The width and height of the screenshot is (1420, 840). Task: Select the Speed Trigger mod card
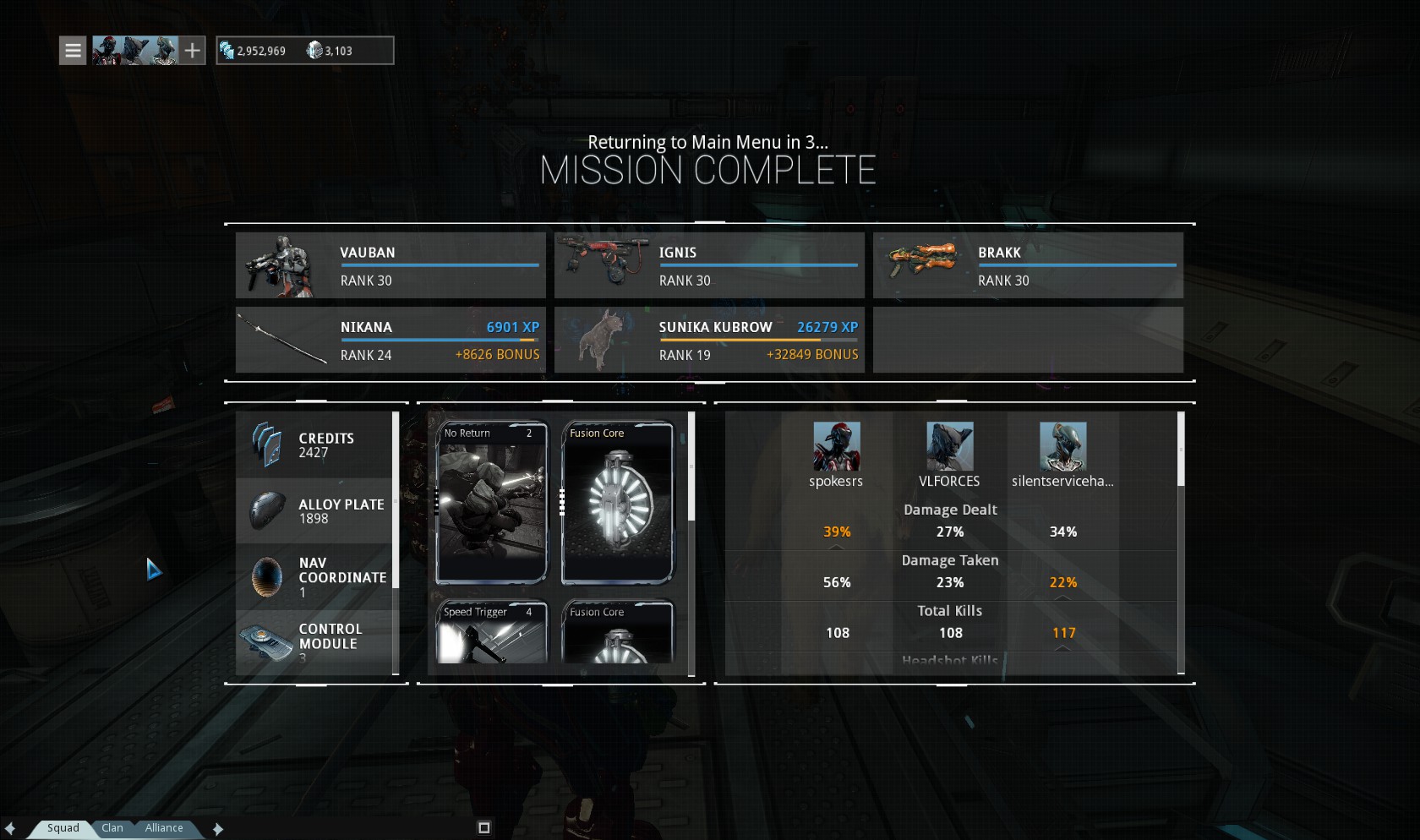point(492,632)
